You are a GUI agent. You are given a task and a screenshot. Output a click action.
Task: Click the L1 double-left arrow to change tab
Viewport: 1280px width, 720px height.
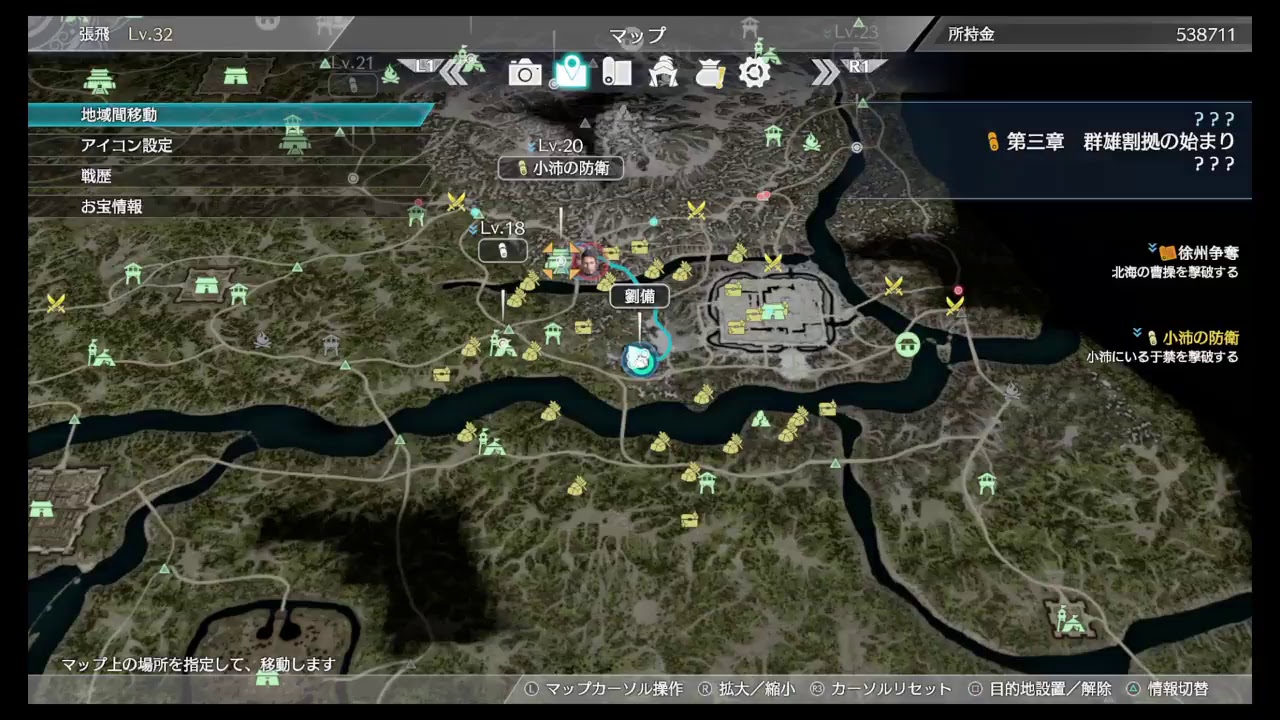tap(455, 70)
